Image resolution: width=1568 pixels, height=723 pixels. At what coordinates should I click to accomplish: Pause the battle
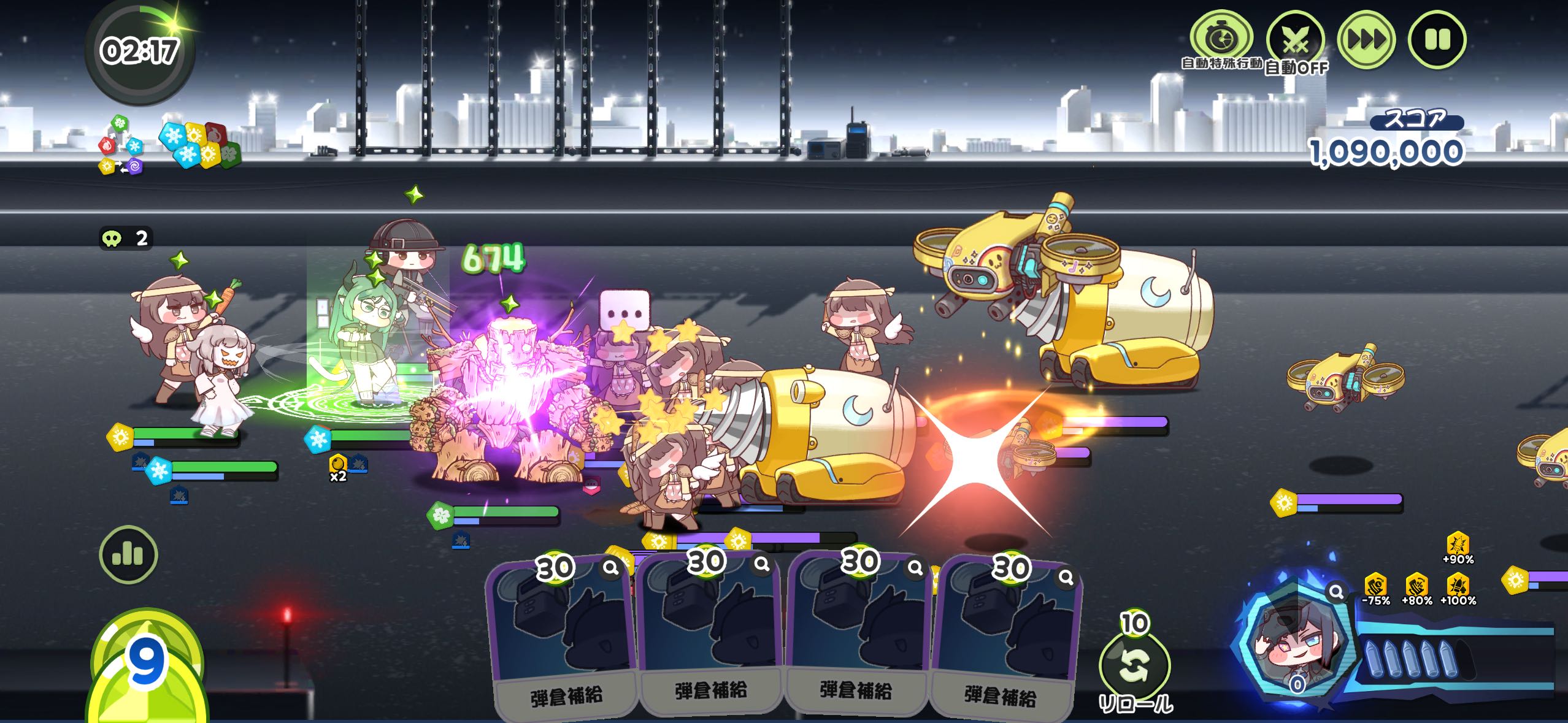point(1437,40)
